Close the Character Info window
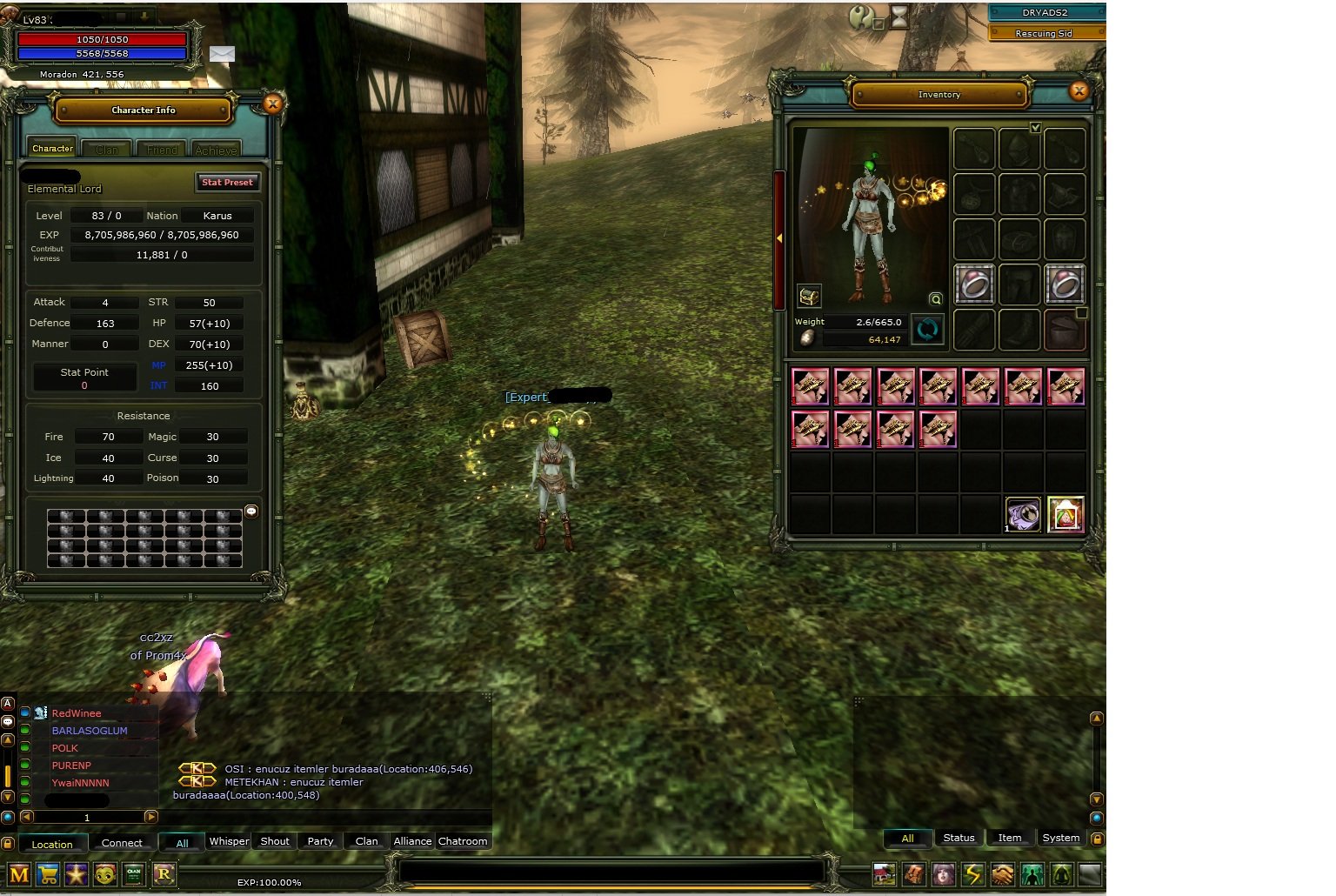 (x=272, y=104)
